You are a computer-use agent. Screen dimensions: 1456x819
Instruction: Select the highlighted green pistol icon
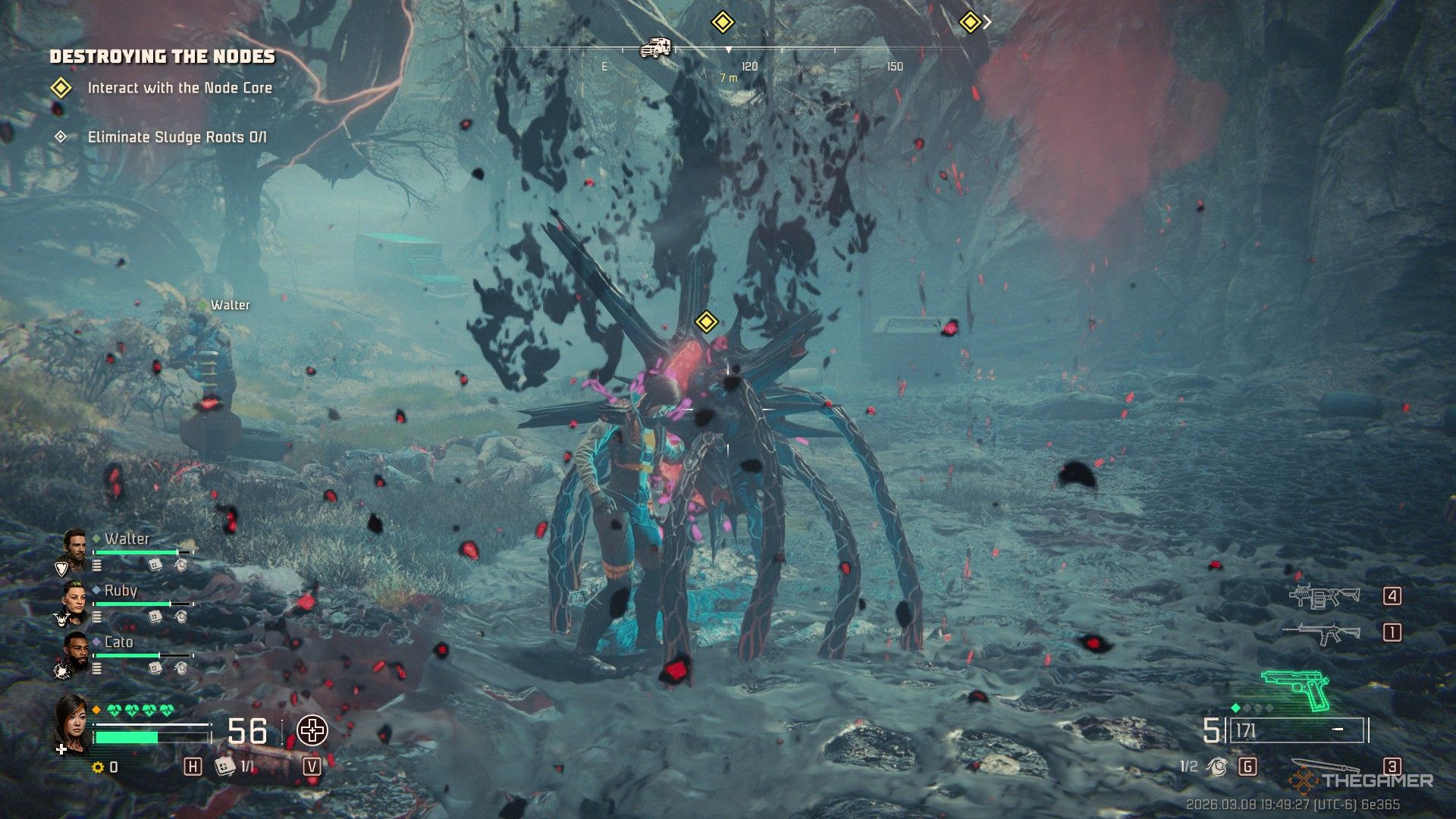(1296, 689)
